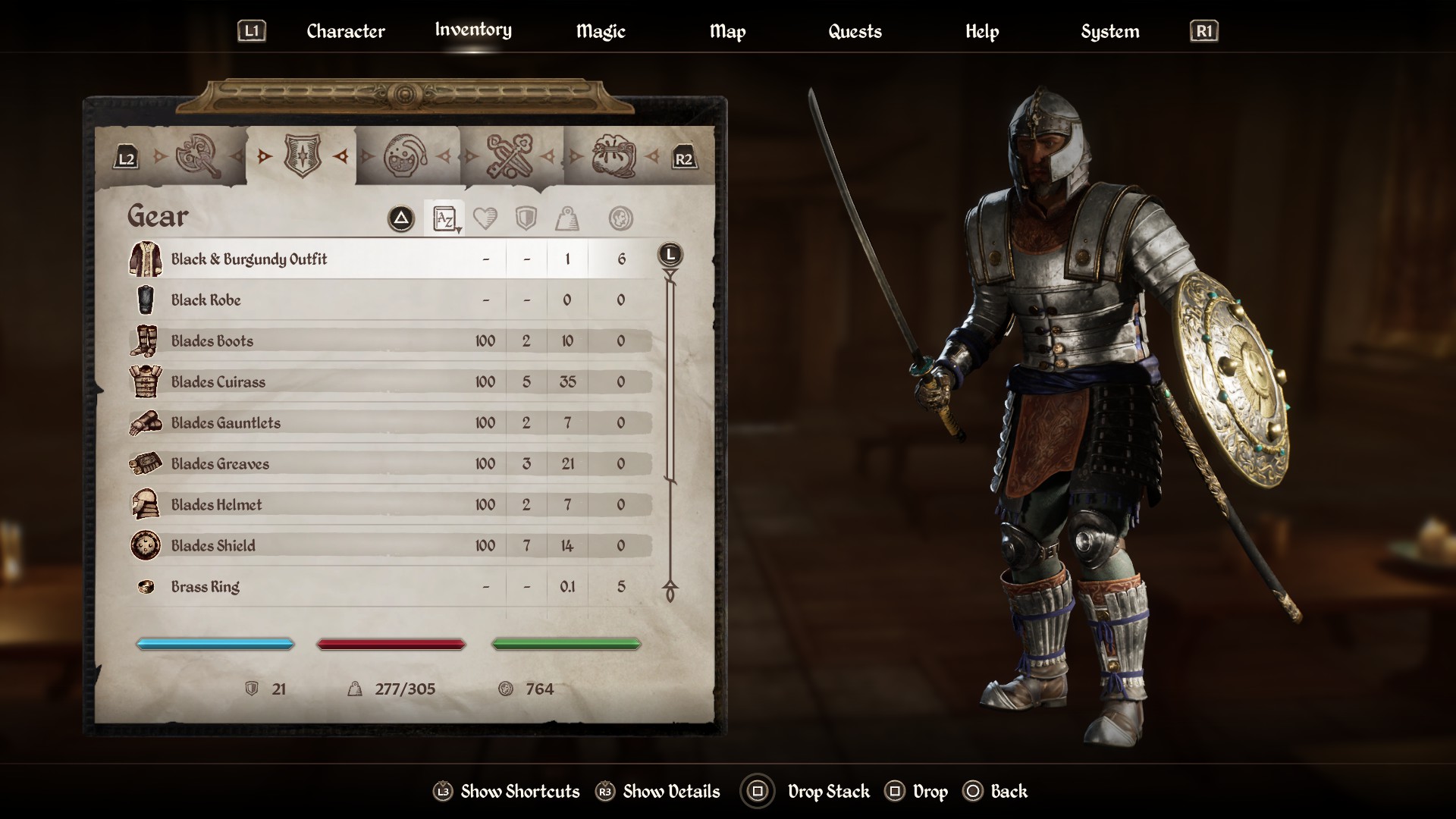1456x819 pixels.
Task: Choose the Blades Cuirass from the list
Action: tap(218, 382)
